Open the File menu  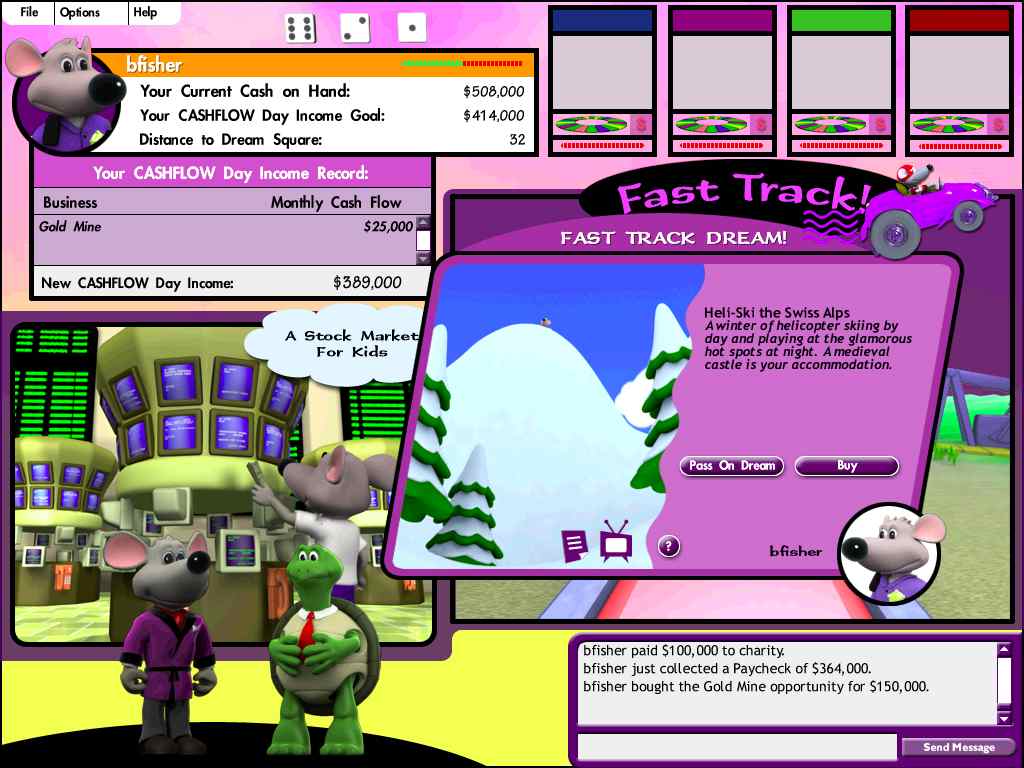click(29, 12)
